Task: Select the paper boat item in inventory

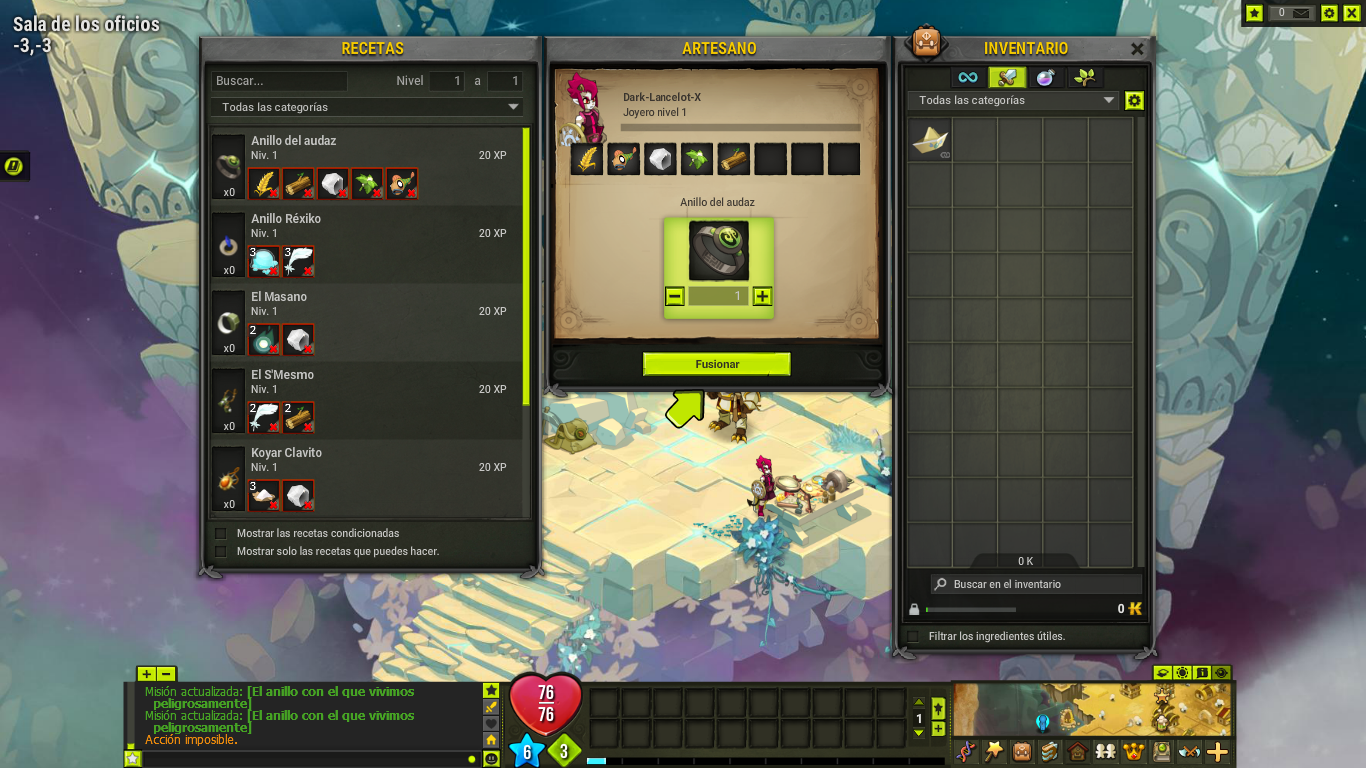Action: [930, 140]
